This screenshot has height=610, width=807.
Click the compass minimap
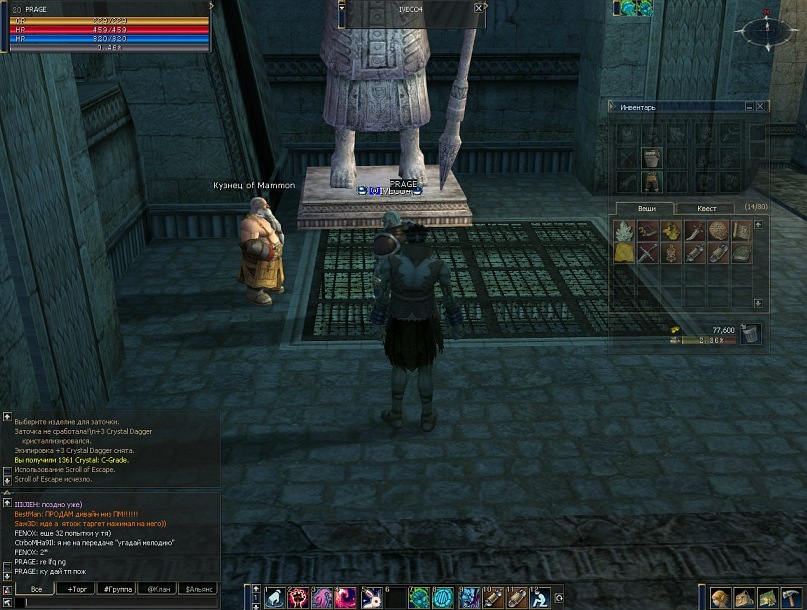point(765,32)
